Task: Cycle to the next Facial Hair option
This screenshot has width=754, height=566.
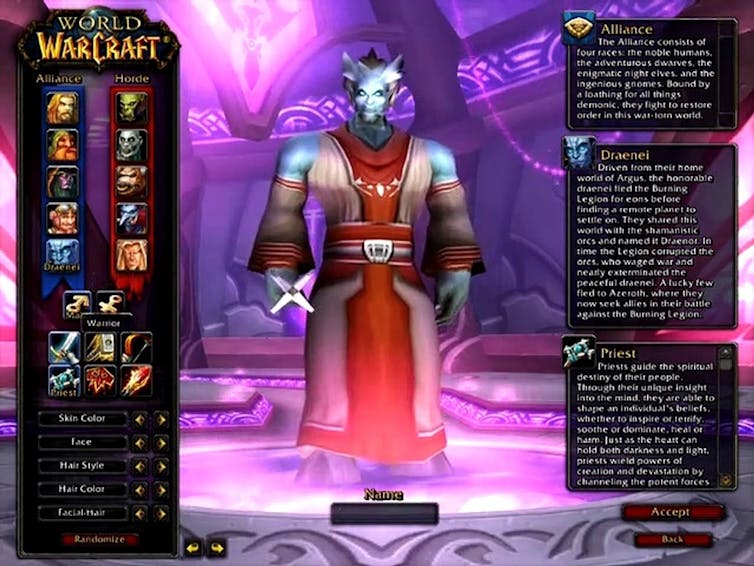Action: point(160,513)
